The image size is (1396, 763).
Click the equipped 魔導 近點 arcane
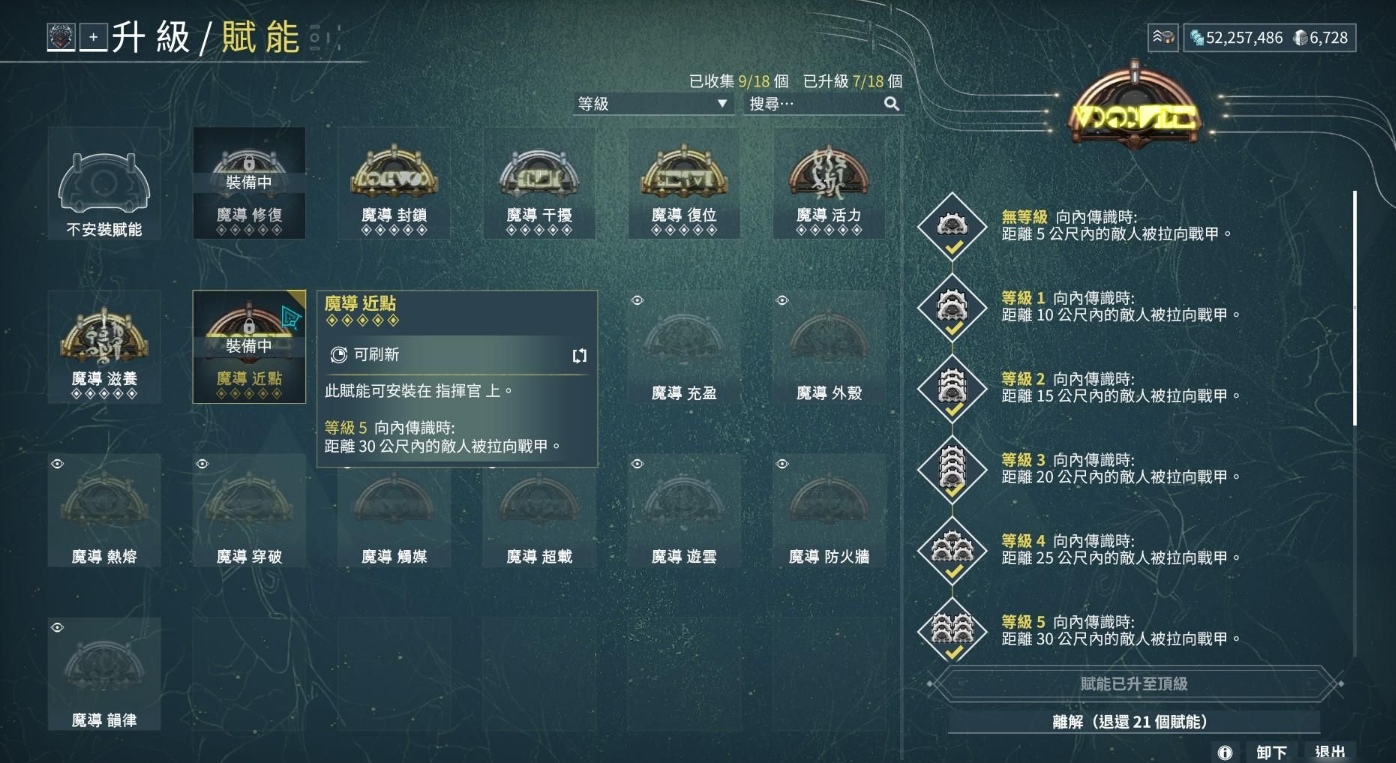249,347
